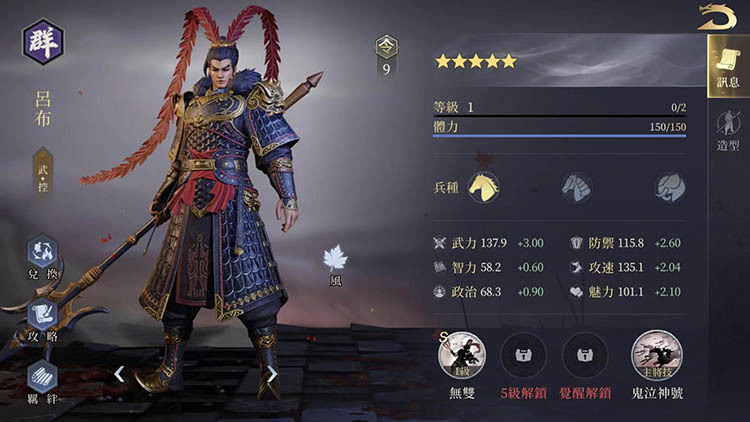Open the 羈絆 bonds menu
Screen dimensions: 750x422
pyautogui.click(x=42, y=379)
